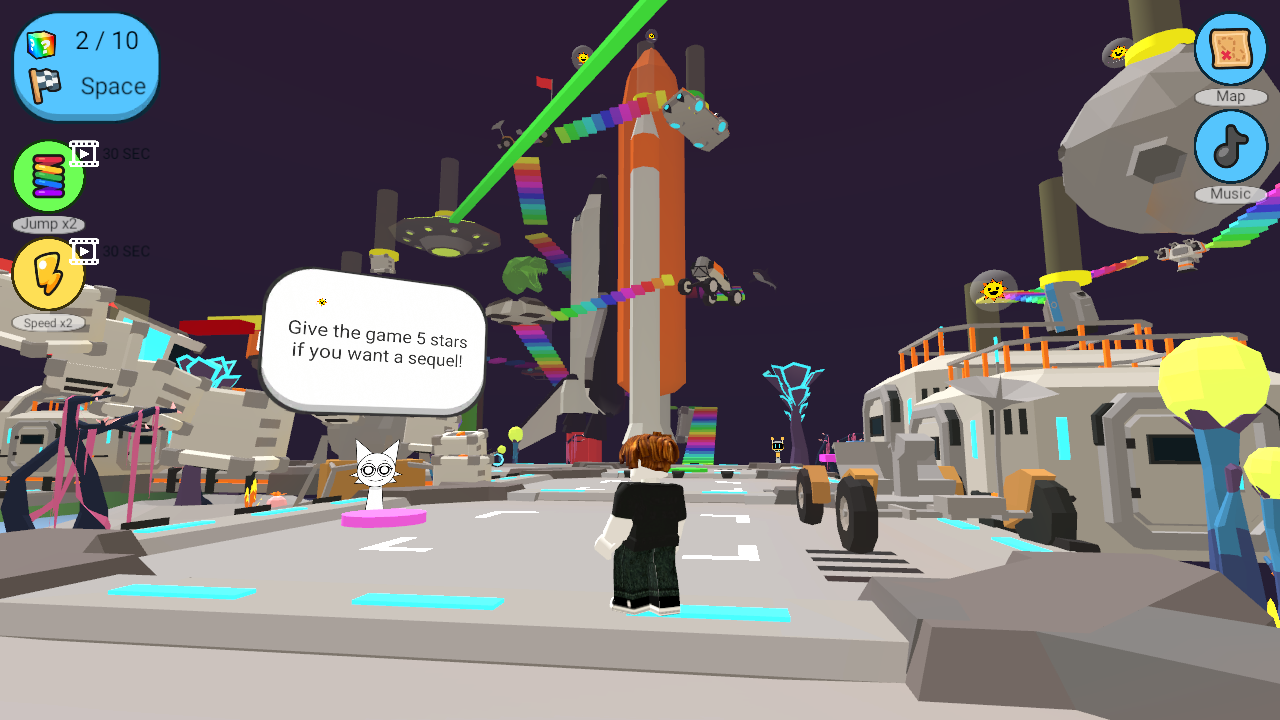Click the Speed x2 label pill

[x=48, y=323]
